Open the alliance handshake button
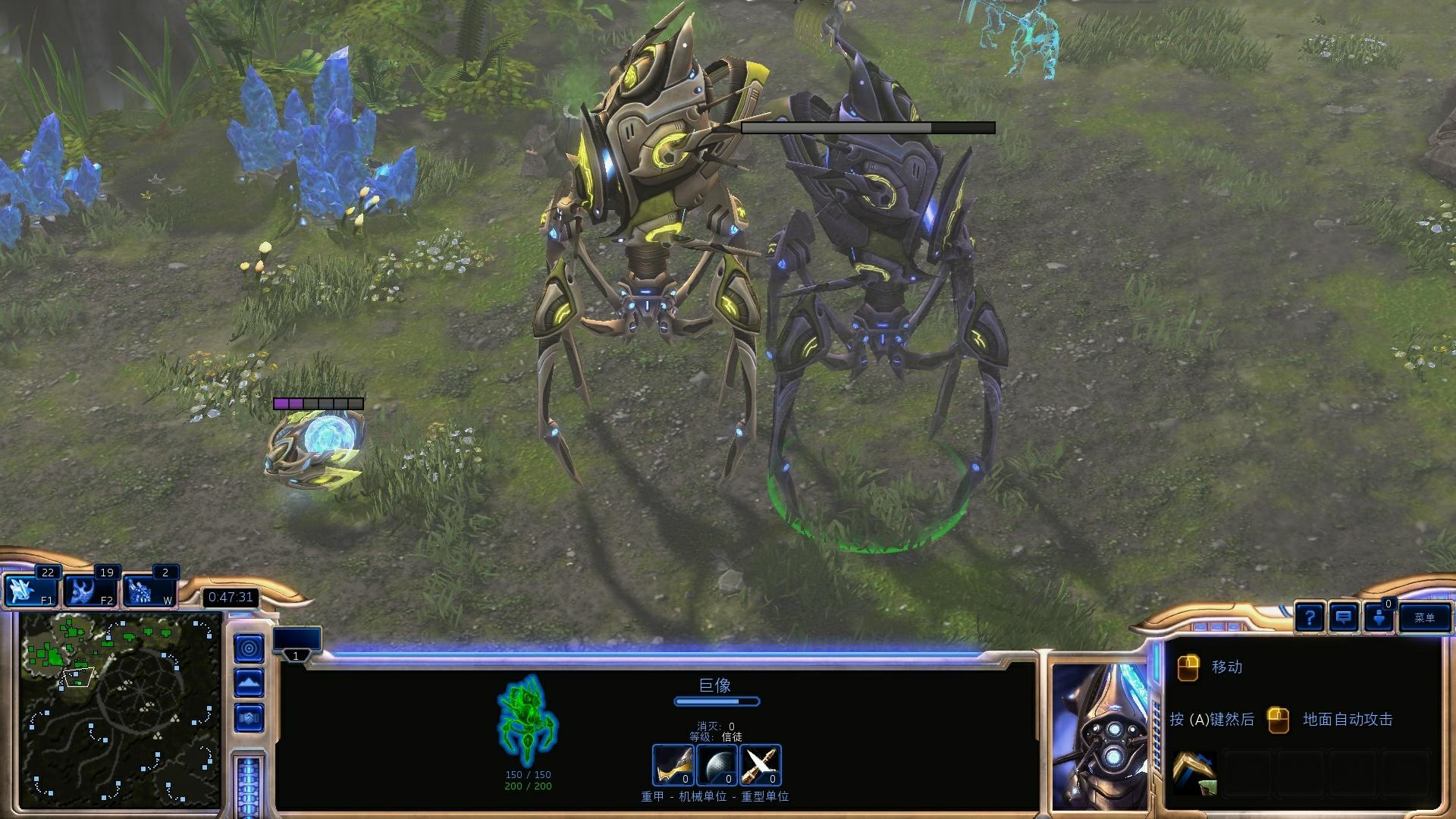The image size is (1456, 819). coord(249,717)
